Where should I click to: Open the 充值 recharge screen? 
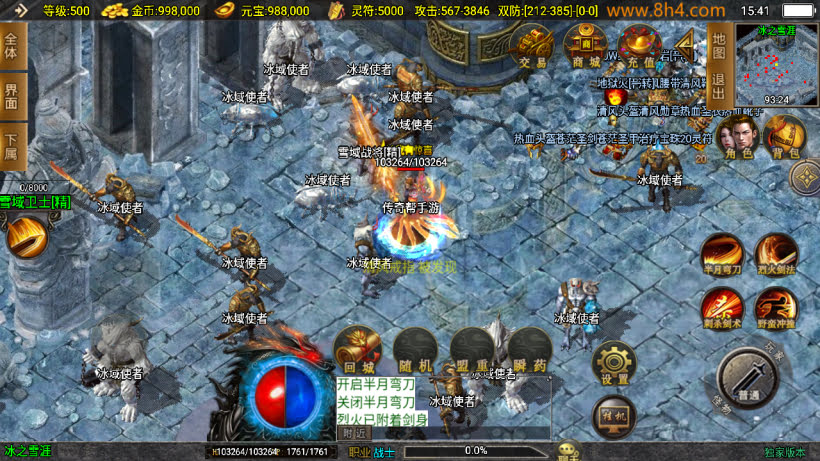pos(639,47)
